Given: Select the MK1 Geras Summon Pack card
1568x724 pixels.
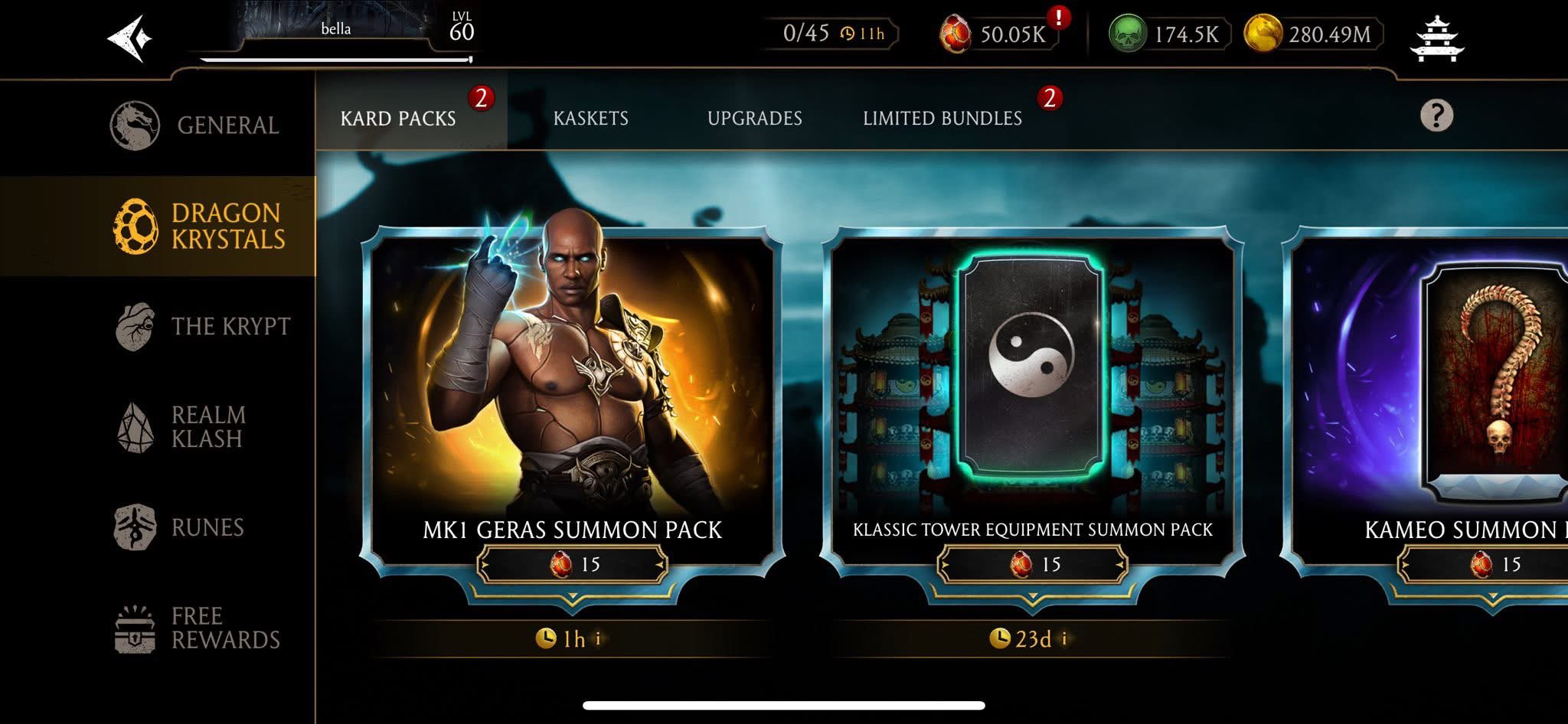Looking at the screenshot, I should point(572,383).
